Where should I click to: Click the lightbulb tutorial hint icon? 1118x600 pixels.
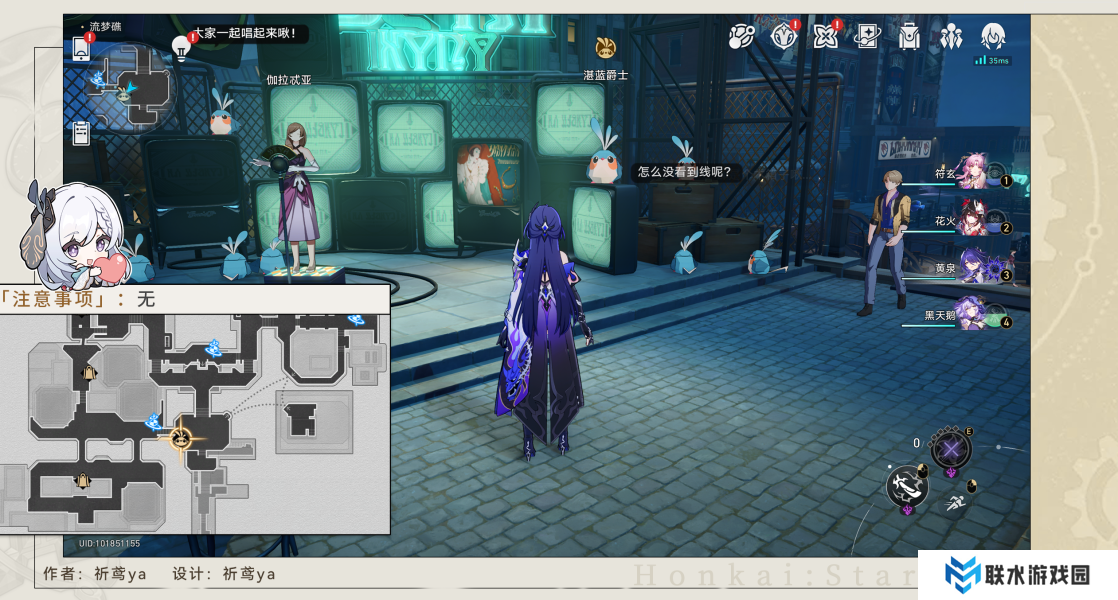click(x=181, y=45)
